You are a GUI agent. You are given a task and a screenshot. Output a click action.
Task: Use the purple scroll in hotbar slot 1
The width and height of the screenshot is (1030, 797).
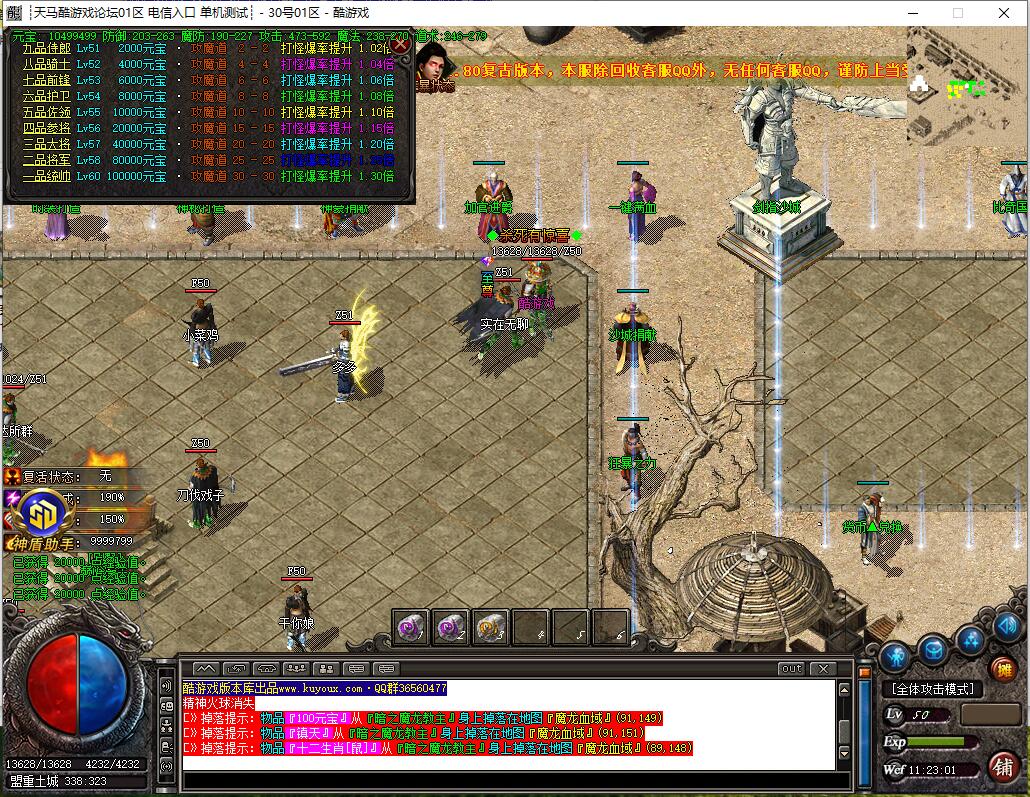411,628
